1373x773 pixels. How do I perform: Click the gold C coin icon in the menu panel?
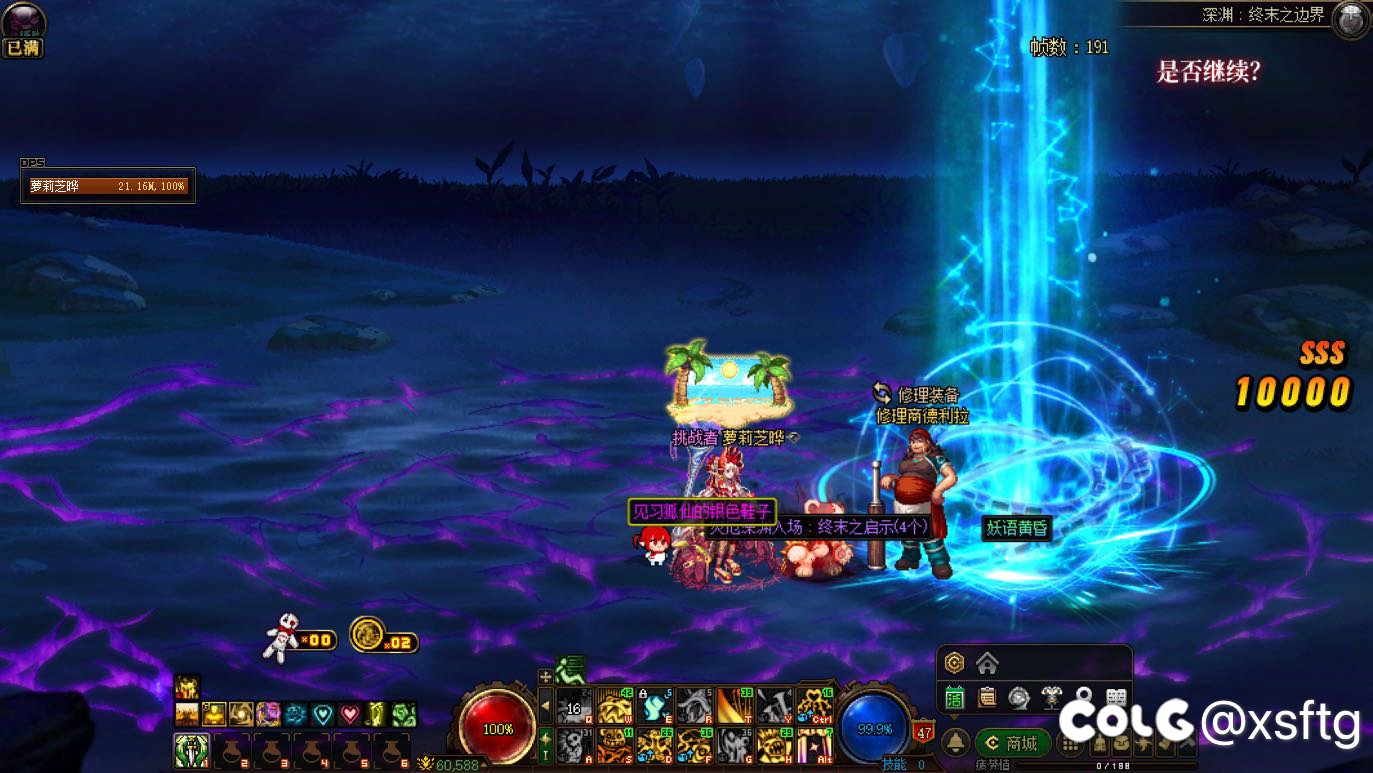pos(954,663)
